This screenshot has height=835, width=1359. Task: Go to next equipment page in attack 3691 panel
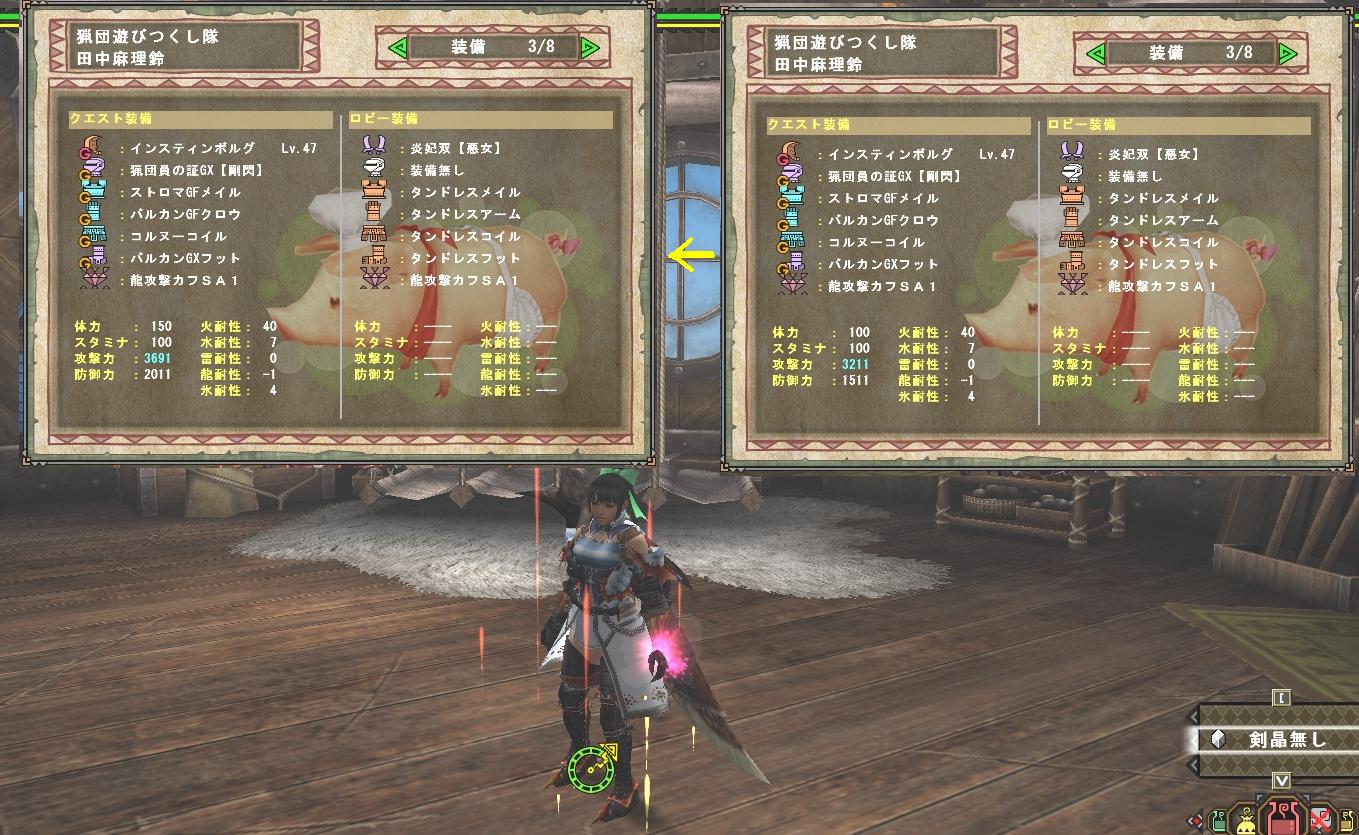[x=589, y=47]
